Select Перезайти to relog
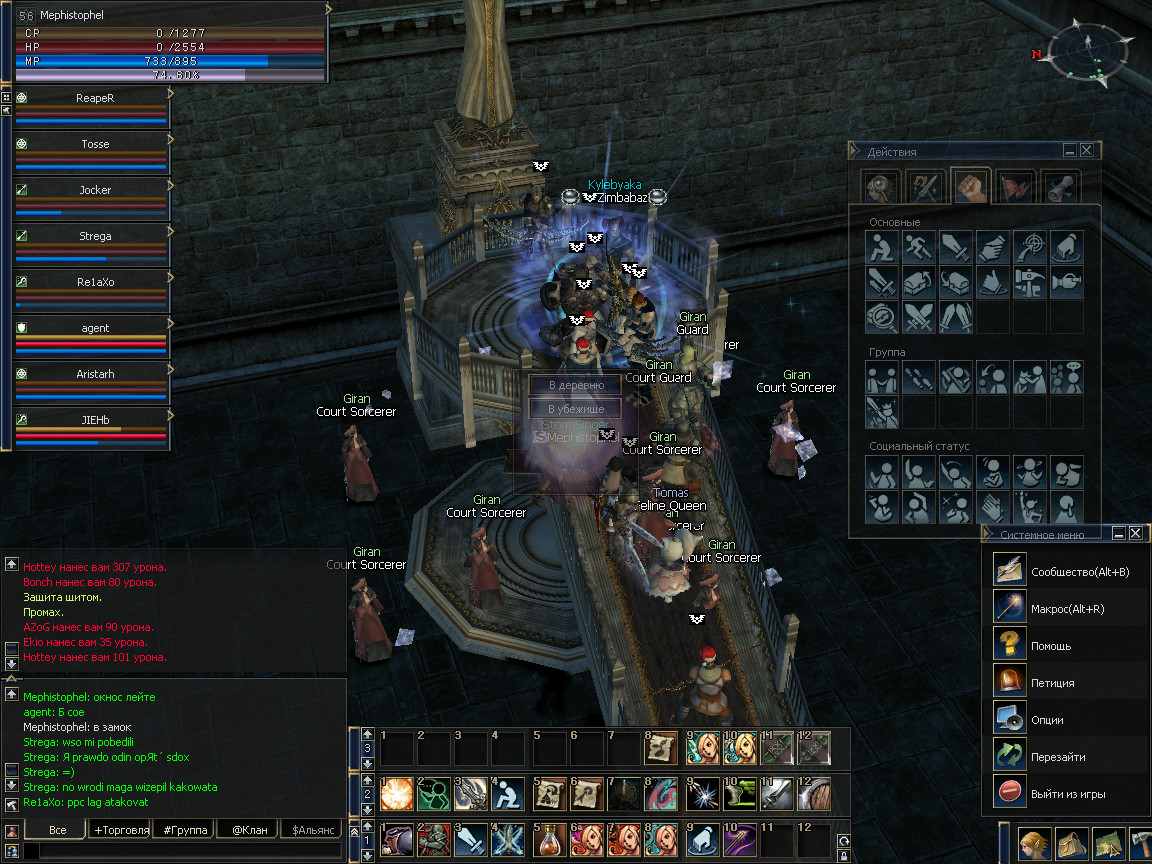1152x864 pixels. point(1057,757)
